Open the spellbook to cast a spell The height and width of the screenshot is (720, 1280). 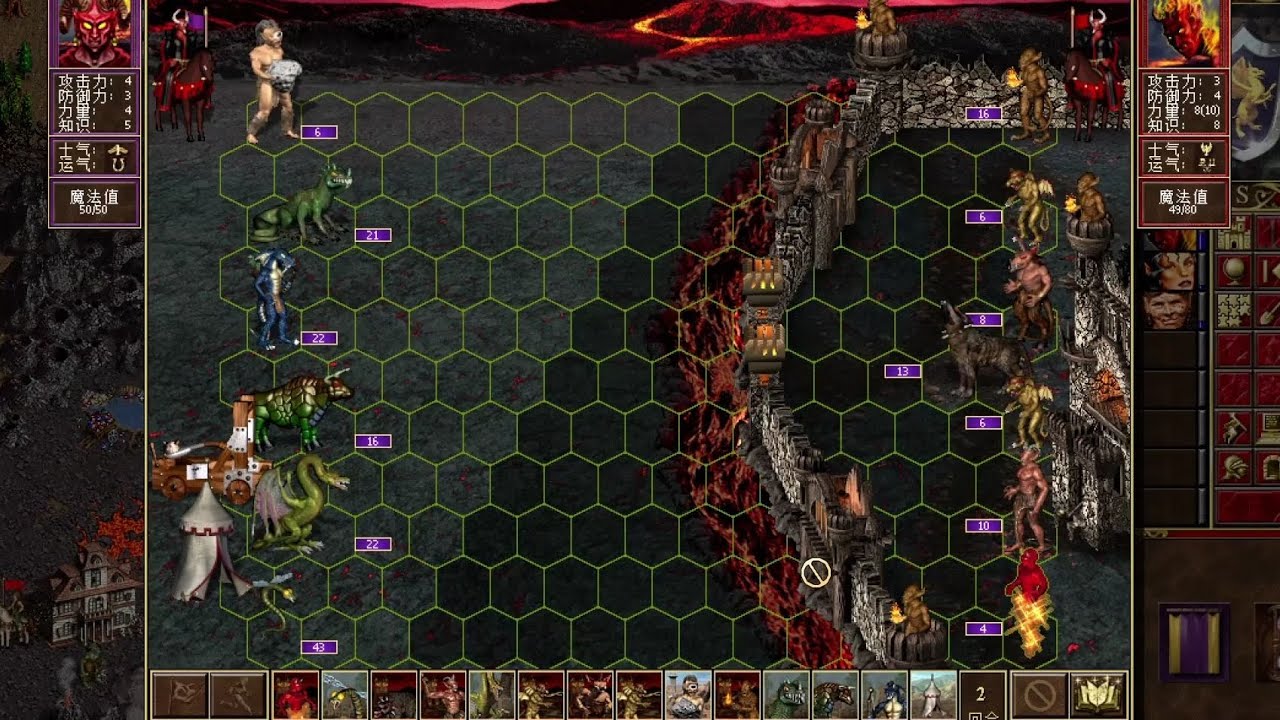pyautogui.click(x=1097, y=695)
